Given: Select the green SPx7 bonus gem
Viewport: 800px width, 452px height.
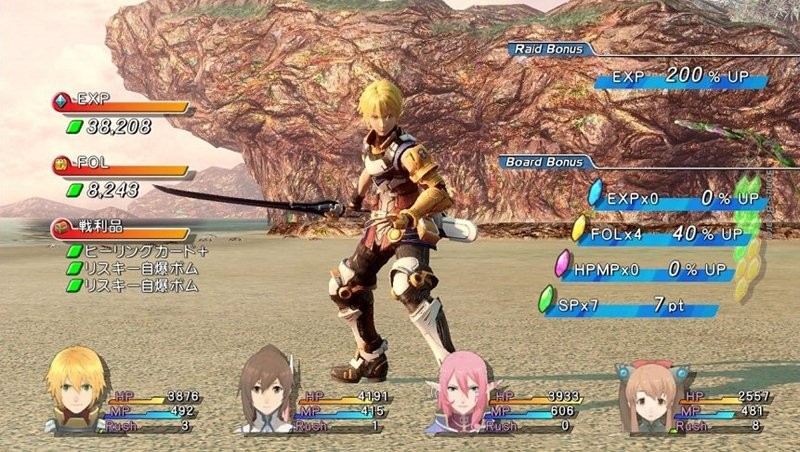Looking at the screenshot, I should [547, 300].
